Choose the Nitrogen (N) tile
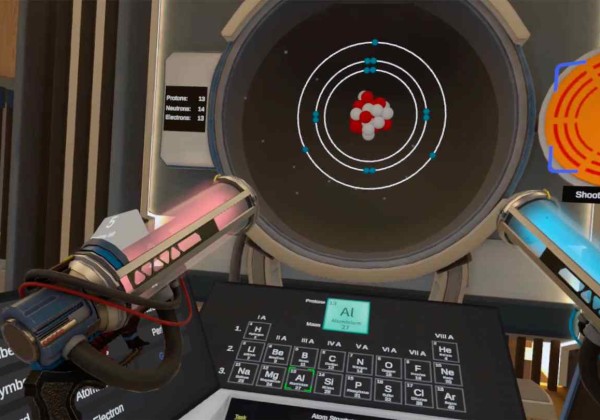Image resolution: width=600 pixels, height=420 pixels. (x=361, y=363)
